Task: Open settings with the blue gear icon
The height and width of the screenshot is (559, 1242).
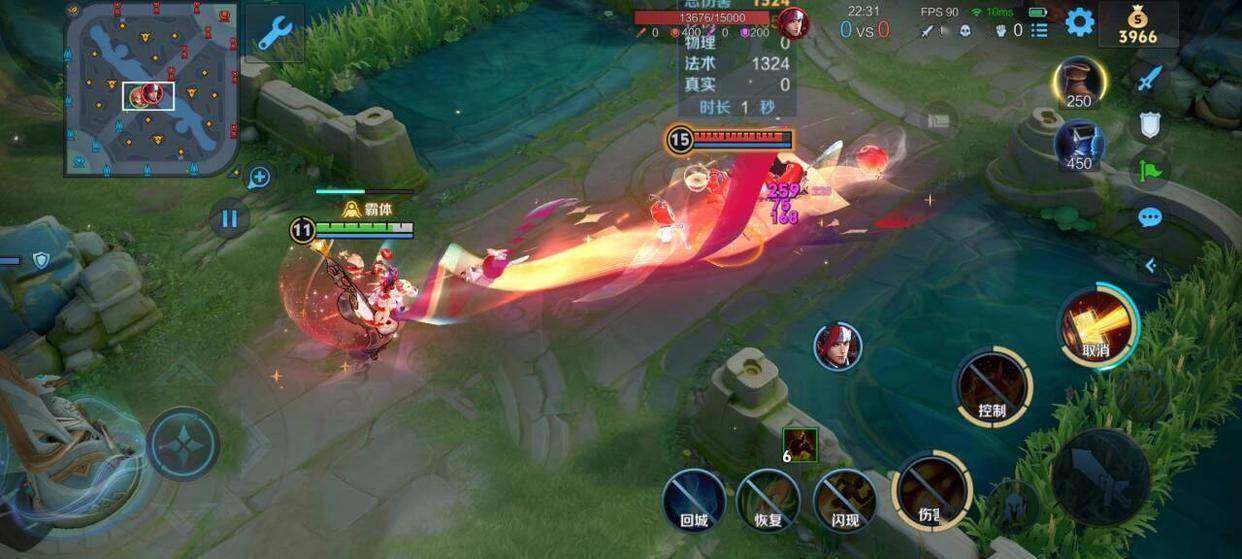Action: click(x=1079, y=22)
